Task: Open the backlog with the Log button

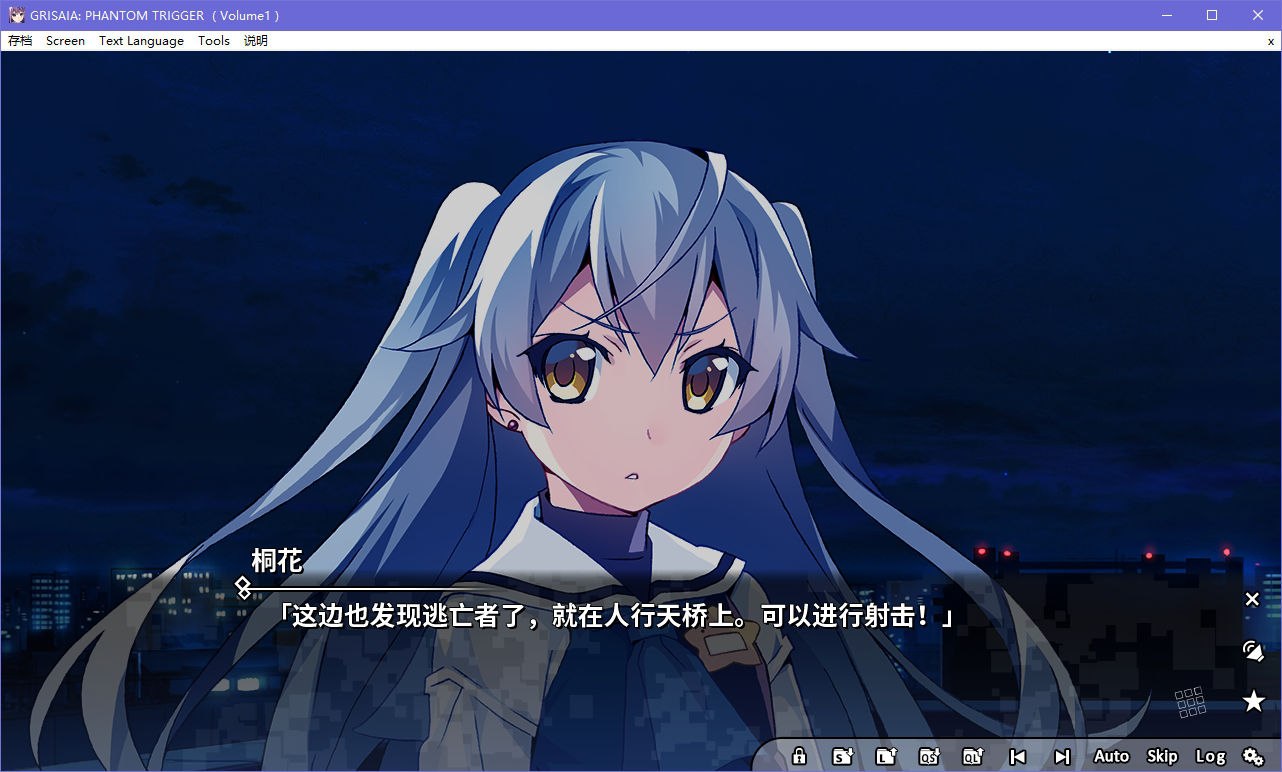Action: click(1210, 757)
